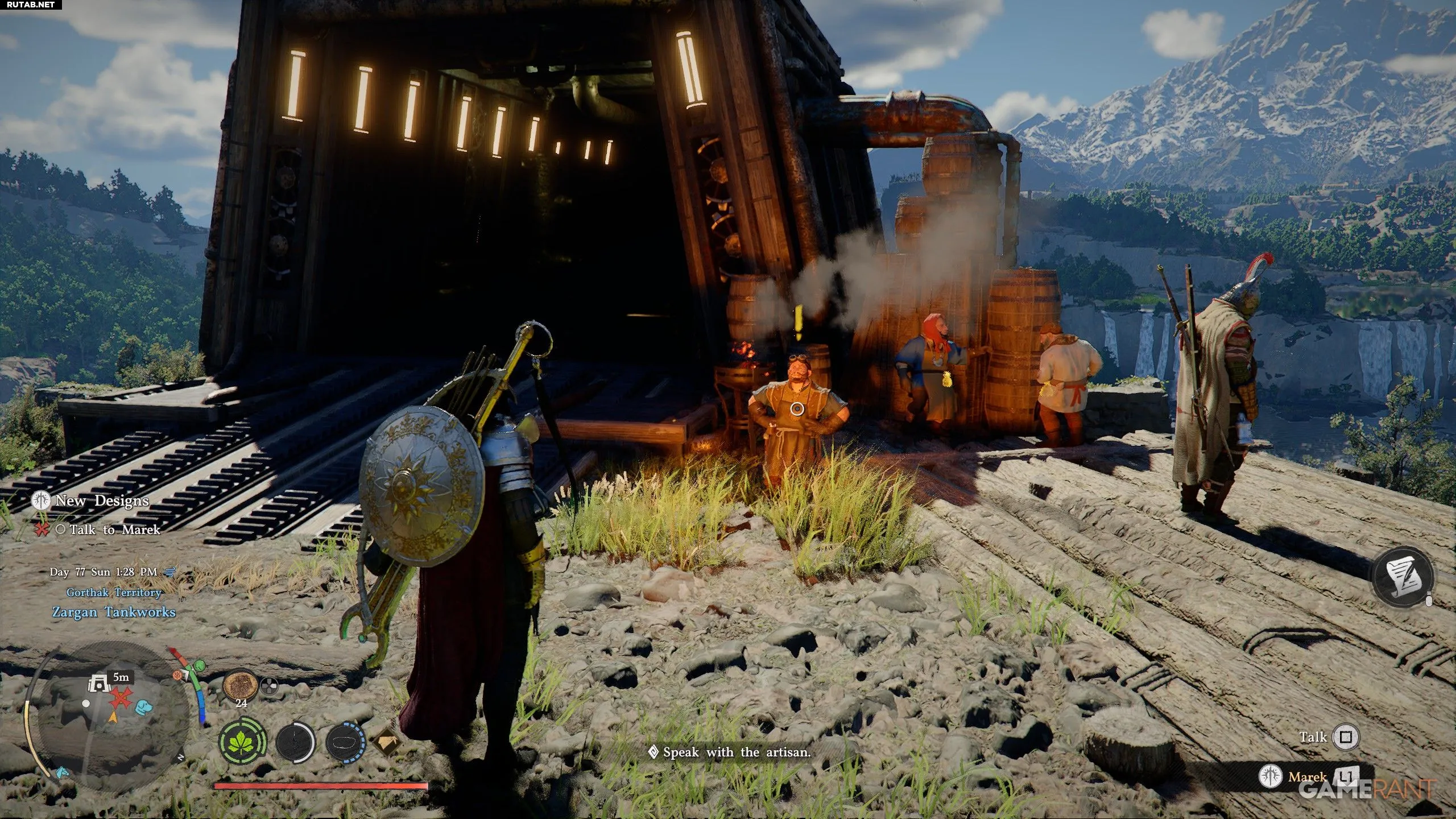Screen dimensions: 1456x819
Task: Use the food item with count 24
Action: (241, 686)
